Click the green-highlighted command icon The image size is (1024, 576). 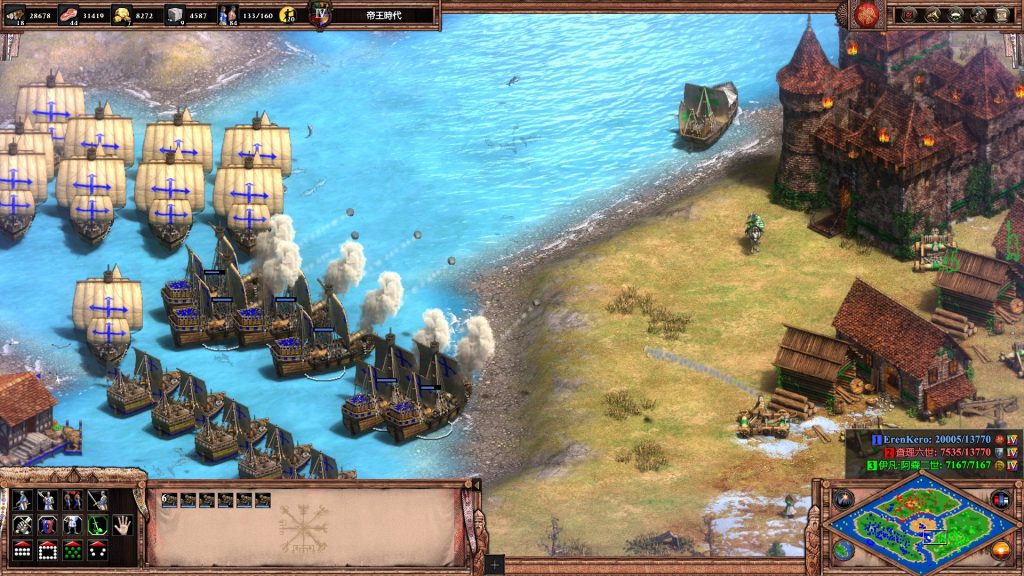(x=96, y=524)
